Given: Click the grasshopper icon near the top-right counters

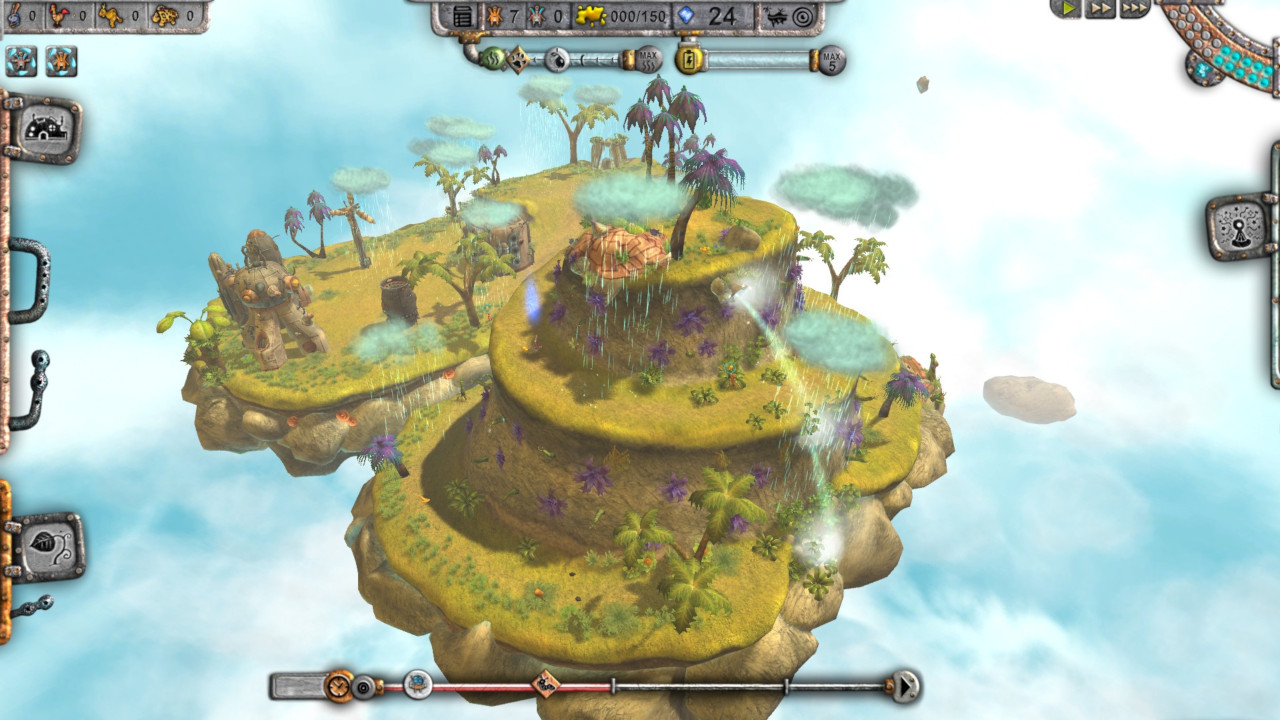Looking at the screenshot, I should coord(775,16).
